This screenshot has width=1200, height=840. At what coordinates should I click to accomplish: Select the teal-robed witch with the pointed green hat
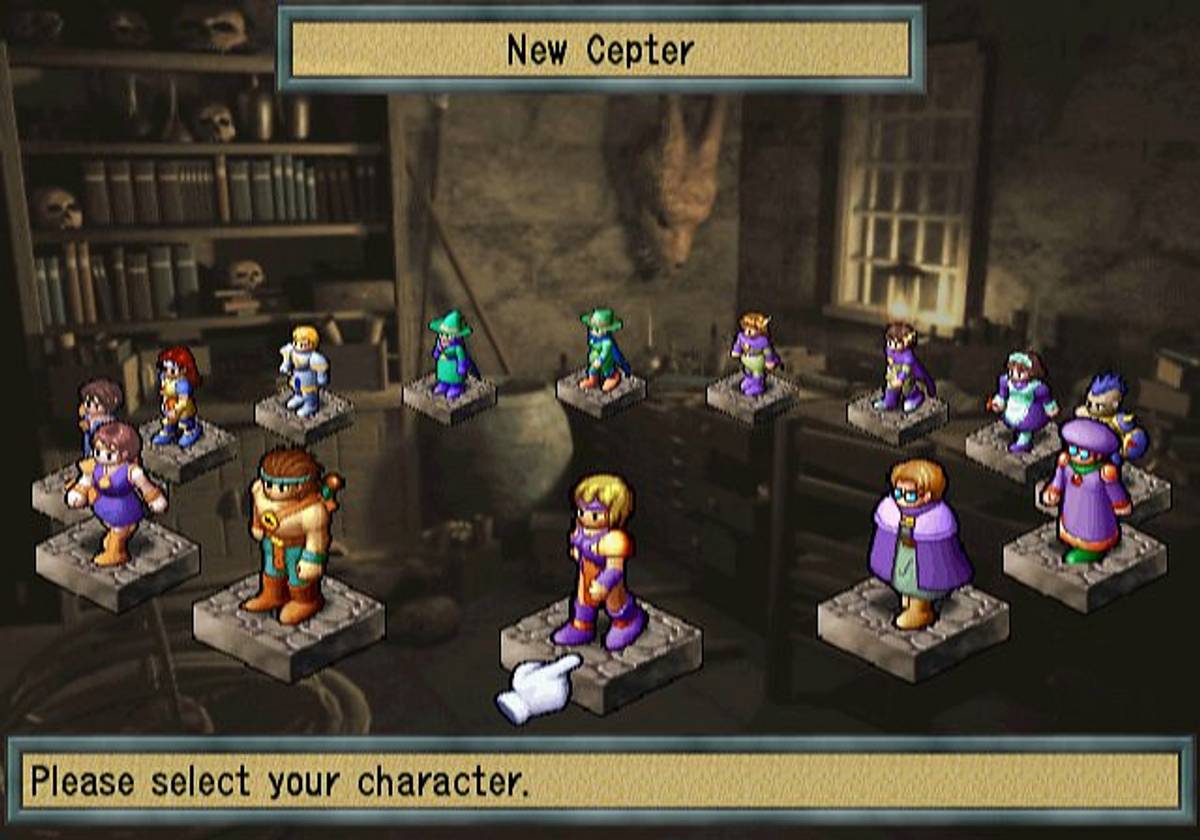tap(450, 355)
